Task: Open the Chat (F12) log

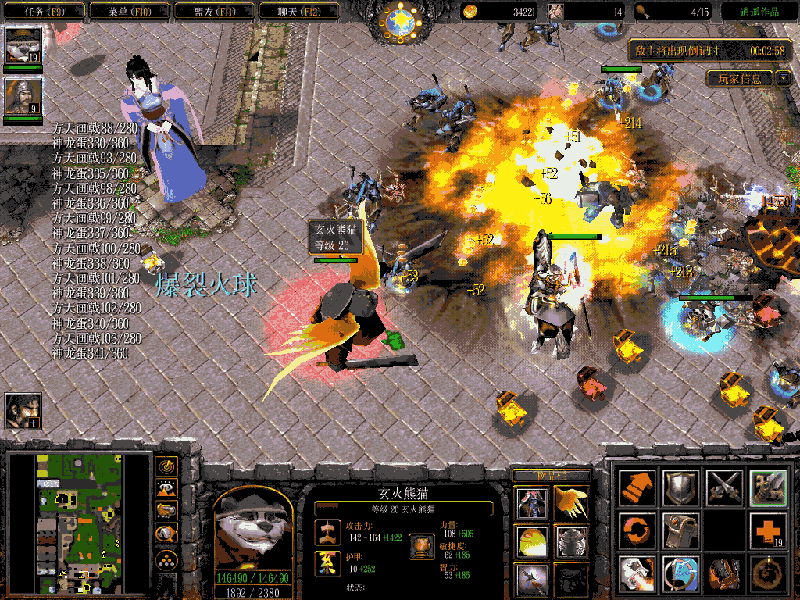Action: (x=297, y=12)
